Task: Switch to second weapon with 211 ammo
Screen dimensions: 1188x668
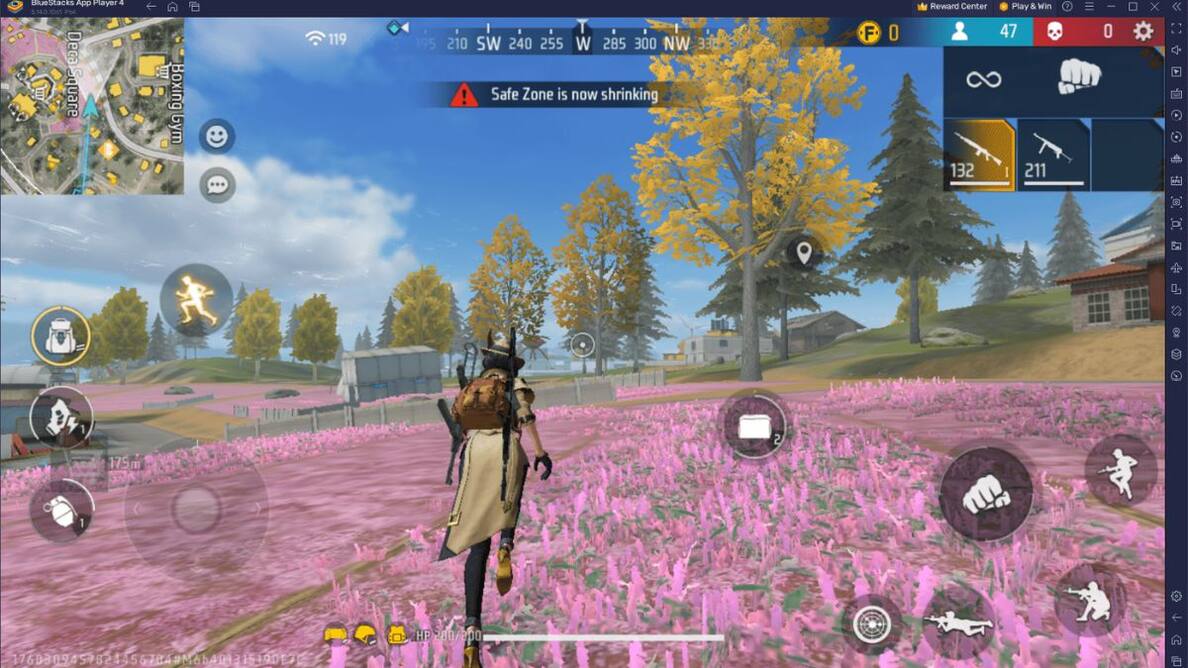Action: coord(1052,155)
